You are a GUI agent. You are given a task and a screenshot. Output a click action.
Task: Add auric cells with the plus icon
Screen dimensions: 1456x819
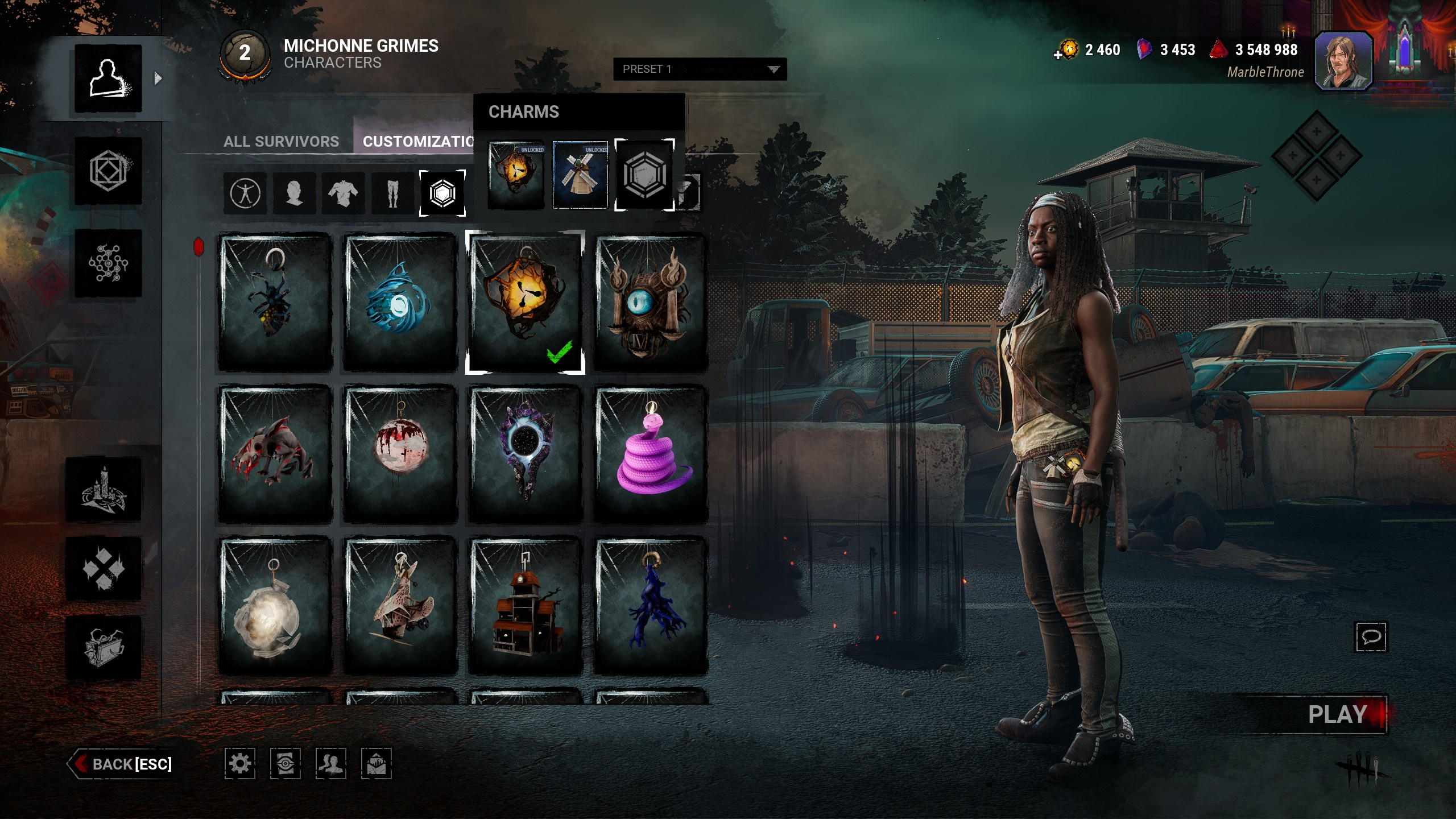pyautogui.click(x=1058, y=55)
